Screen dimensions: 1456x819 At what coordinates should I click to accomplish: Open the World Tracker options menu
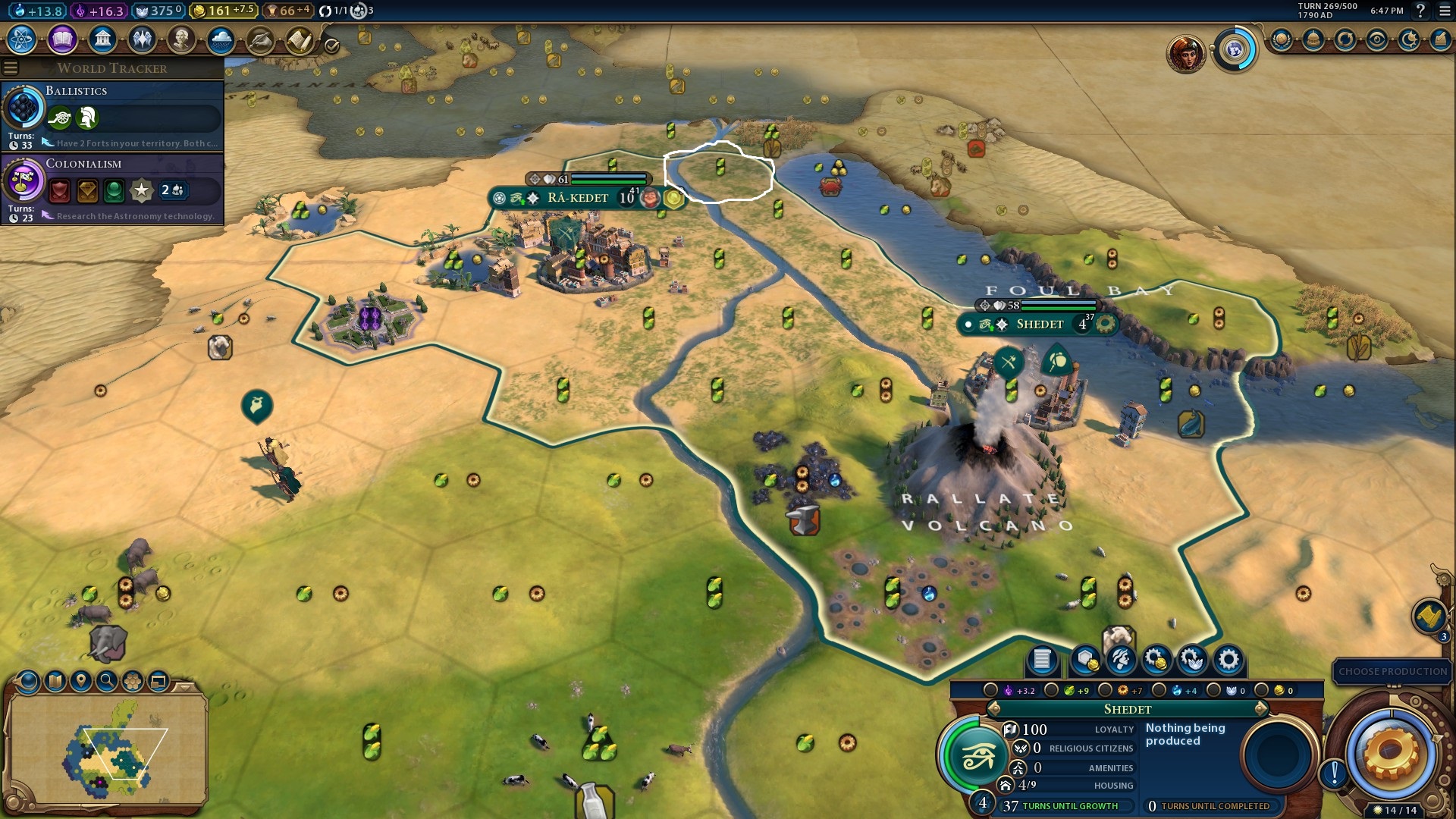coord(11,68)
